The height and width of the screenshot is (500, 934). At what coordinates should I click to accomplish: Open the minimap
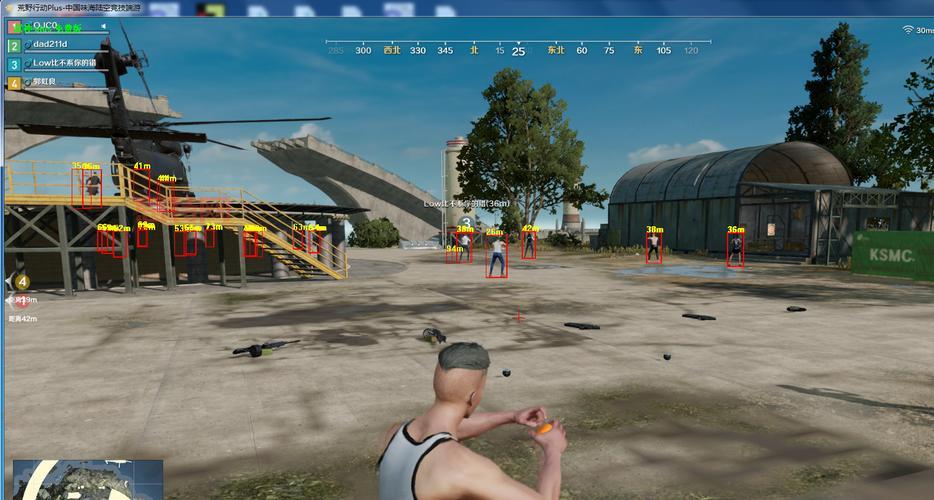pos(88,480)
